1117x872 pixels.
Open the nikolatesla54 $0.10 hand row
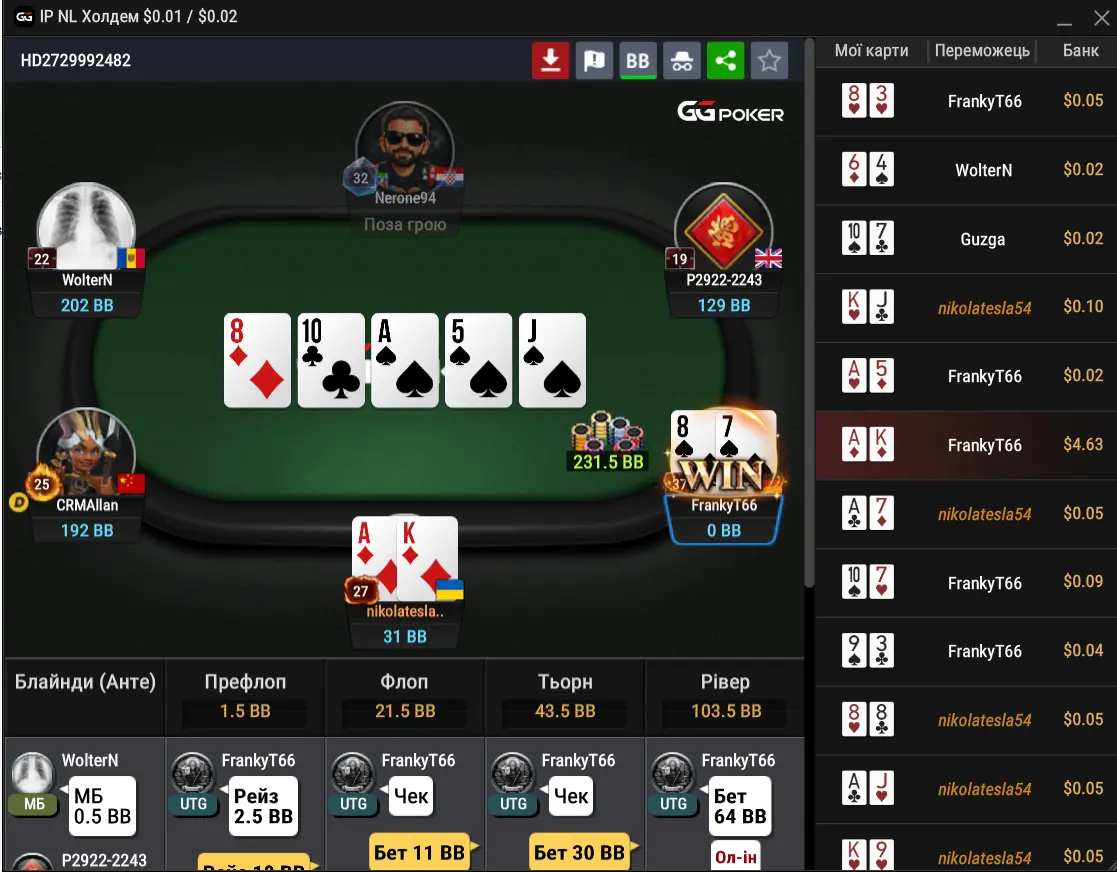click(x=966, y=307)
